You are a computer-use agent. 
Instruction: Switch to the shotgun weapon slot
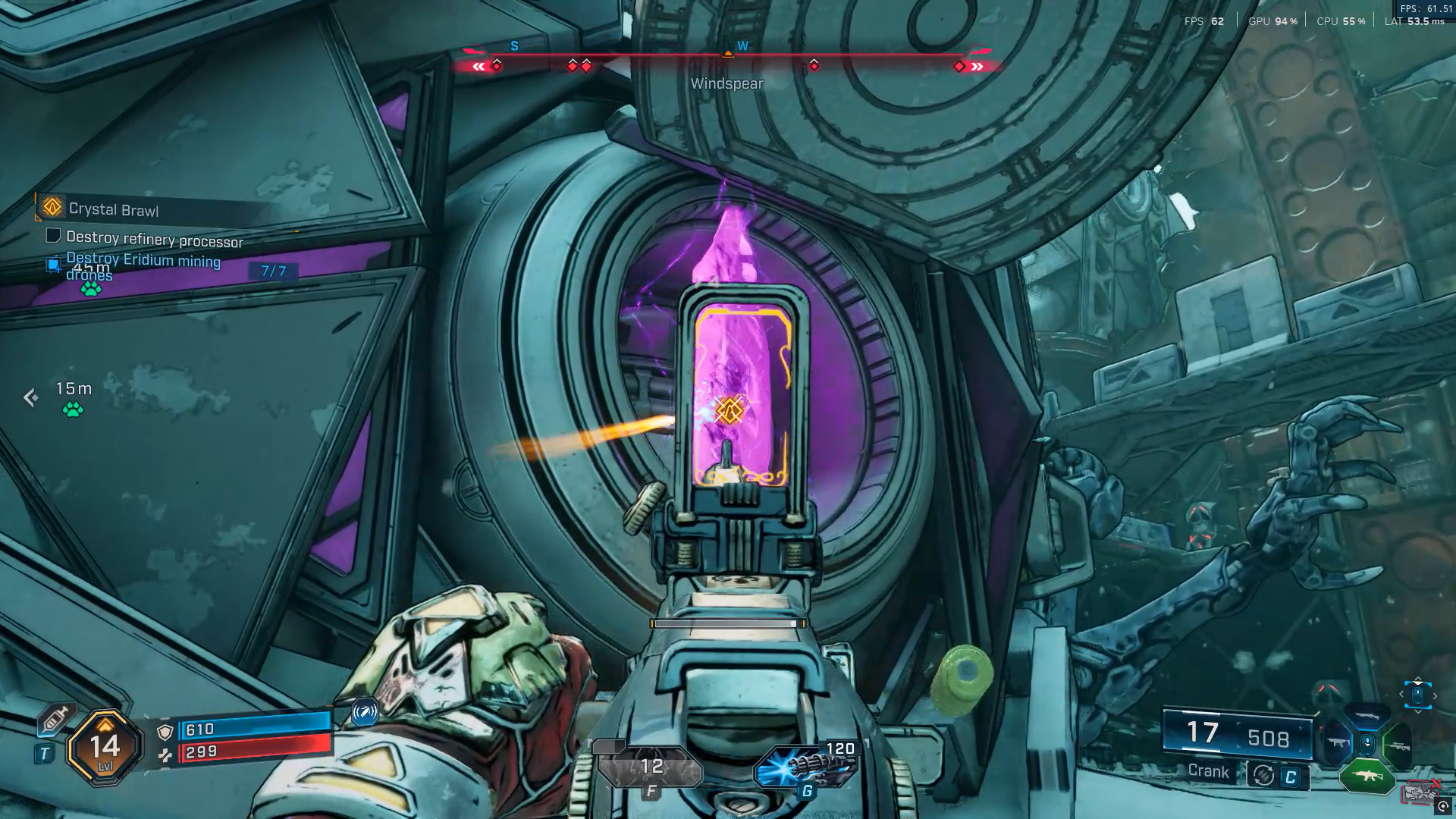click(x=1366, y=715)
